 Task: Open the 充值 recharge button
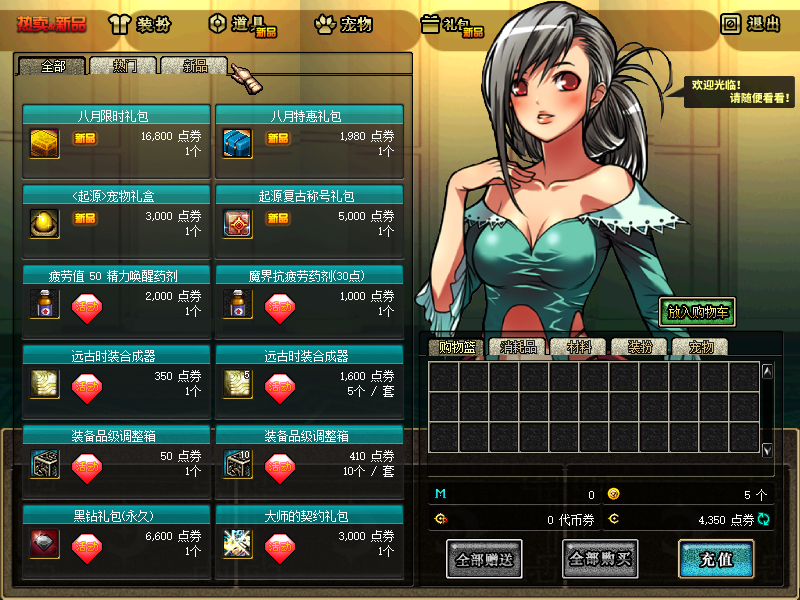(715, 560)
